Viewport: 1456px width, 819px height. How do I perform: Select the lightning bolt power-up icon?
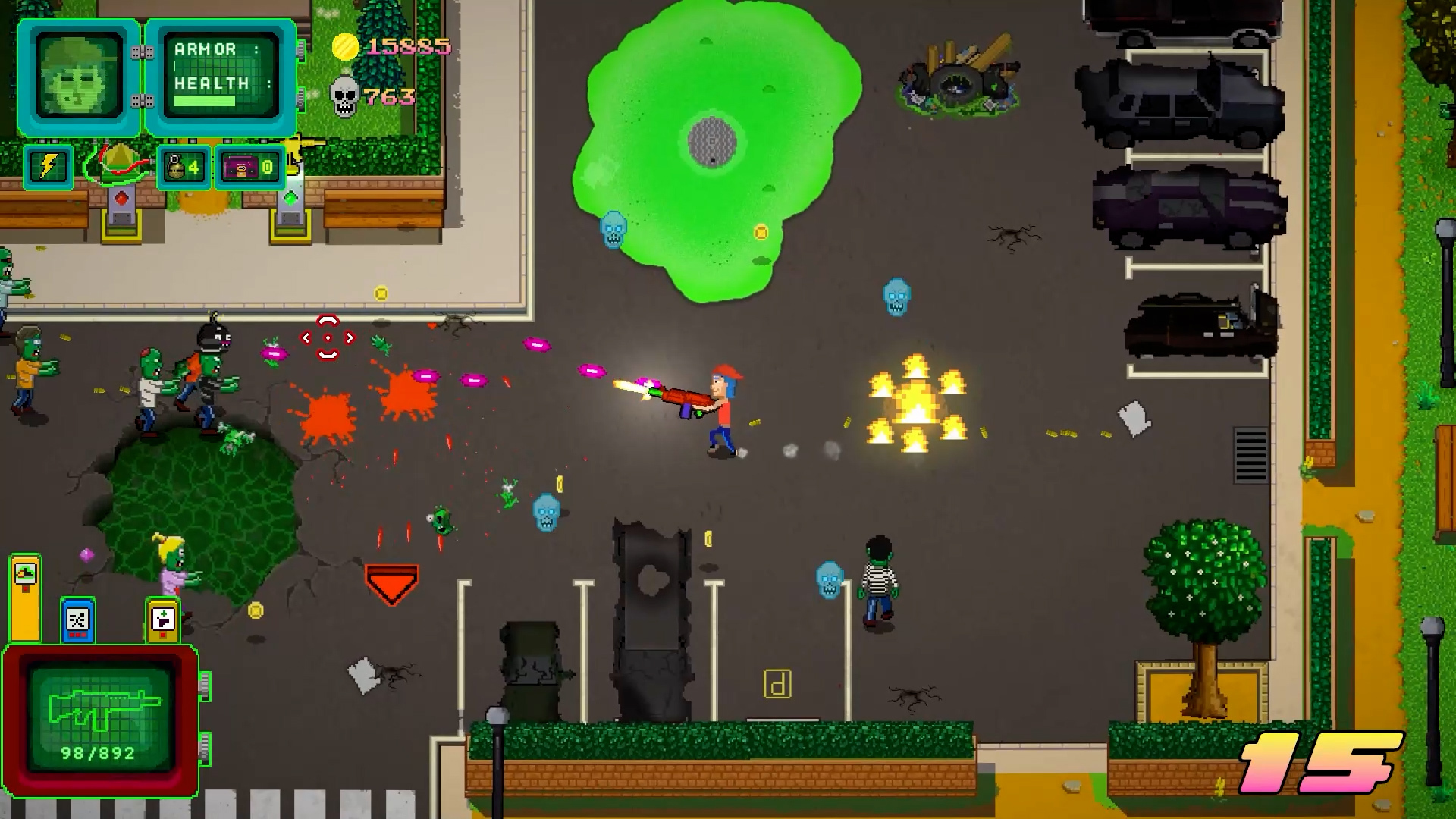tap(47, 165)
